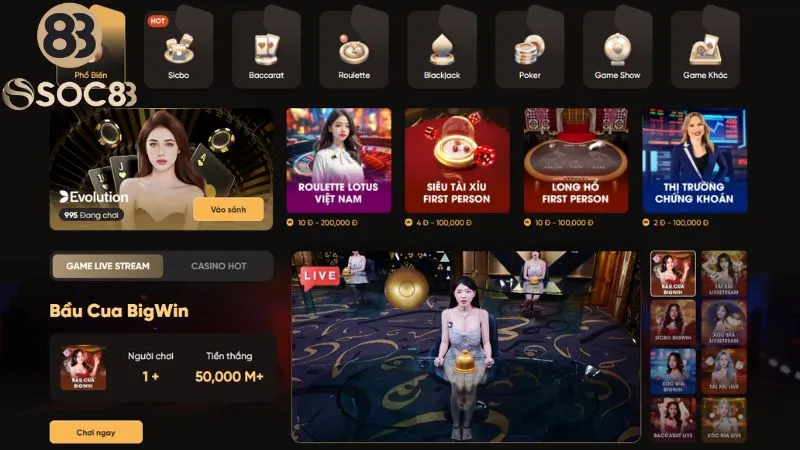Pick the Tài Xỉu Livestream thumbnail
Image resolution: width=800 pixels, height=450 pixels.
coord(724,273)
